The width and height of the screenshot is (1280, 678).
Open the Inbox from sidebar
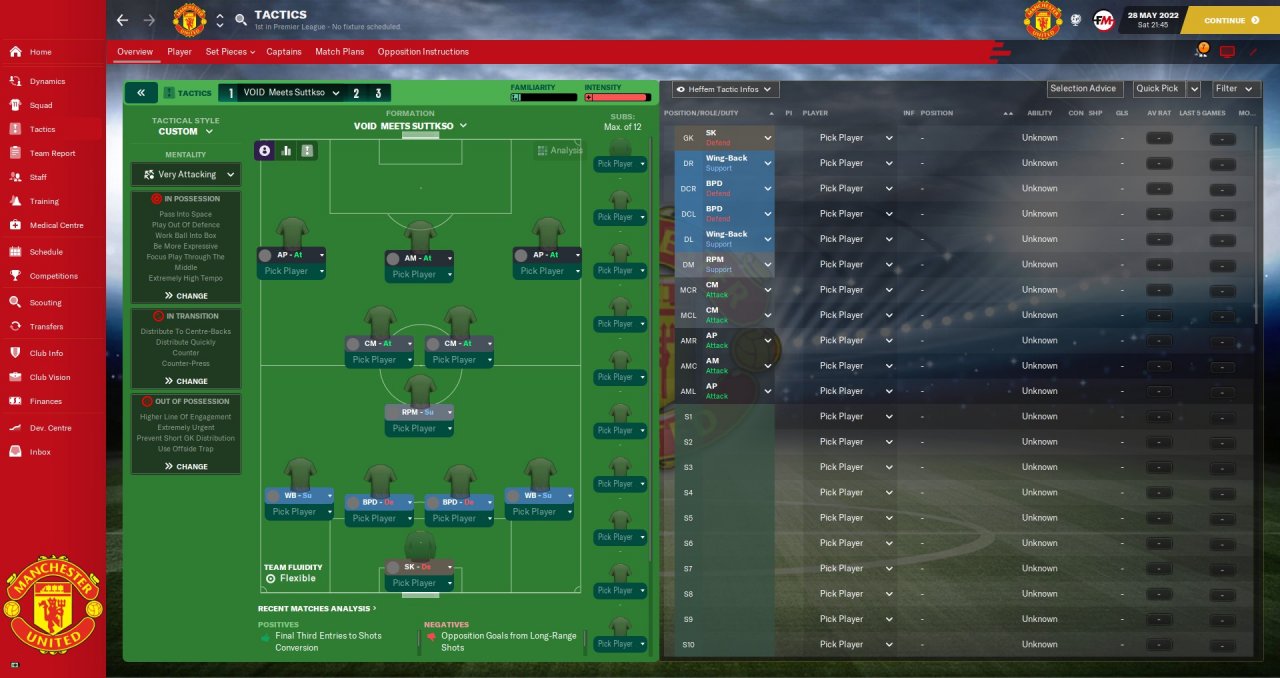click(x=40, y=452)
